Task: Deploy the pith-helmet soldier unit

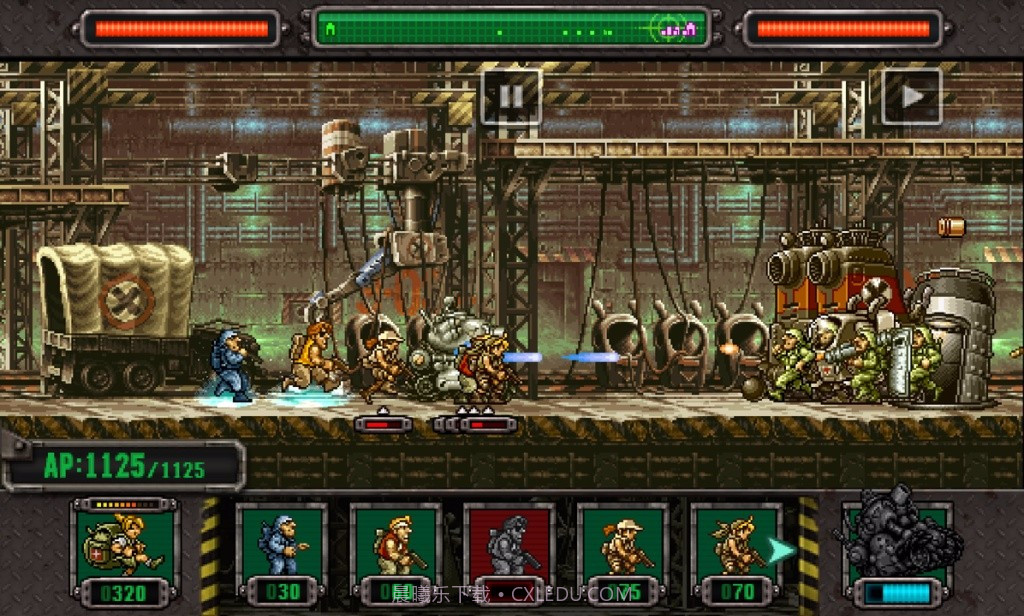Action: pyautogui.click(x=623, y=551)
